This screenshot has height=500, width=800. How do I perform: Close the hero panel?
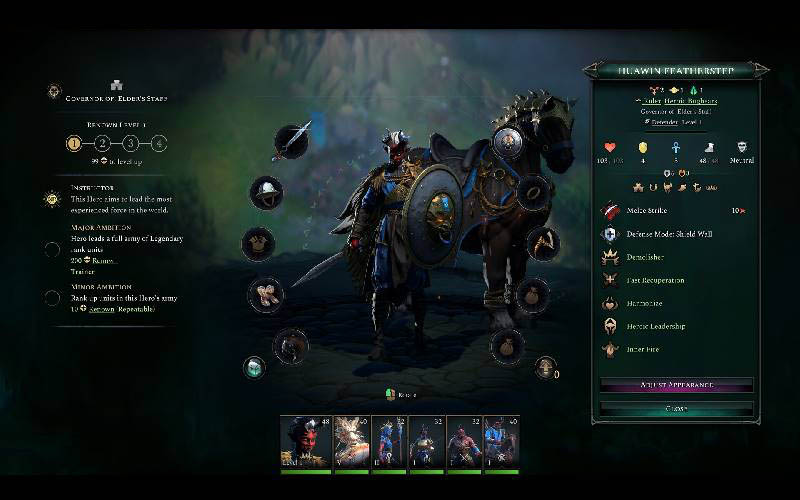point(676,408)
